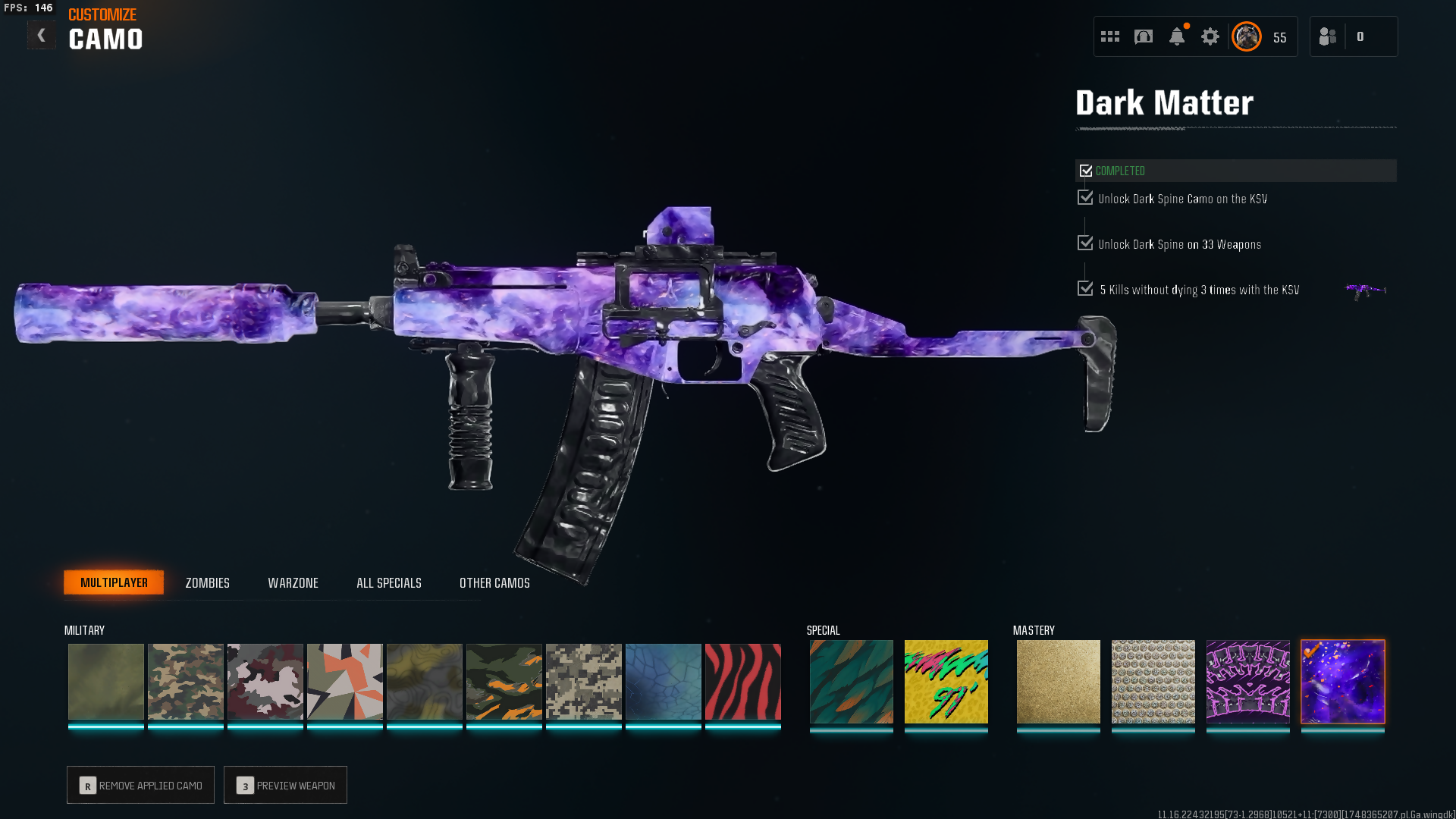Go back using the arrow beside Camo
Viewport: 1456px width, 819px height.
point(41,36)
